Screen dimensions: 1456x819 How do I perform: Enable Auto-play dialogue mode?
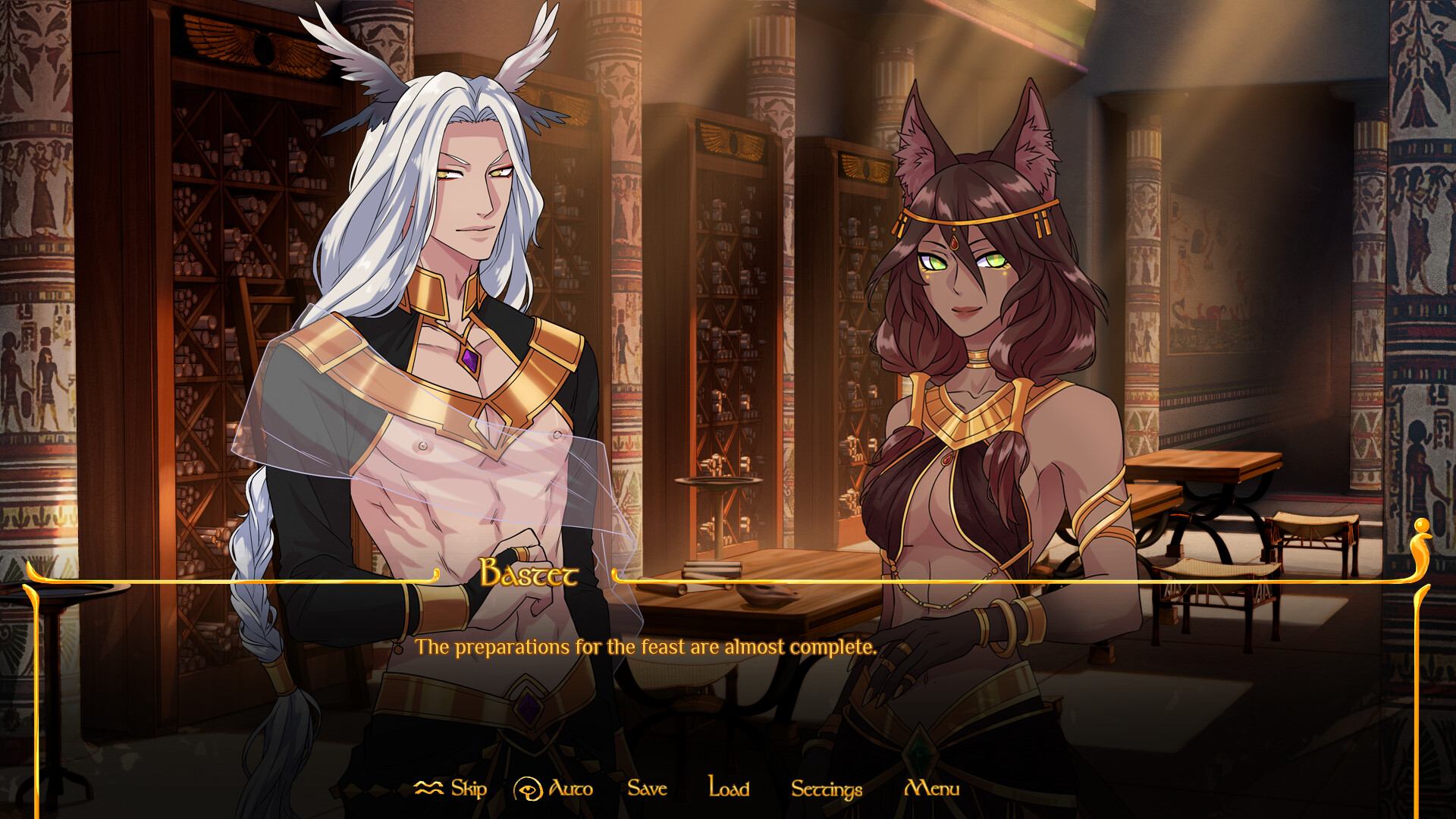(570, 789)
